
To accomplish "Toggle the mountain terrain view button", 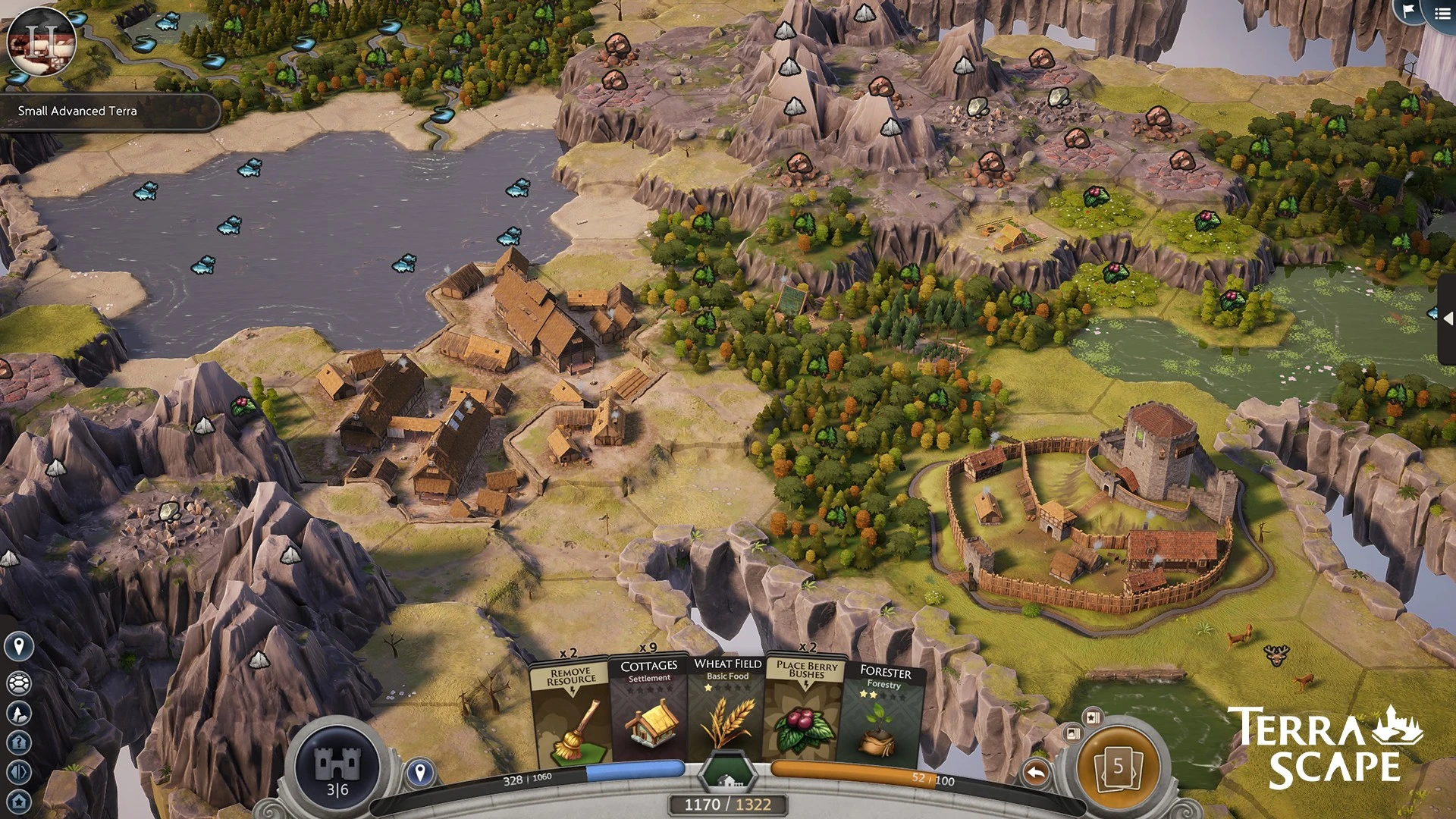I will 19,713.
